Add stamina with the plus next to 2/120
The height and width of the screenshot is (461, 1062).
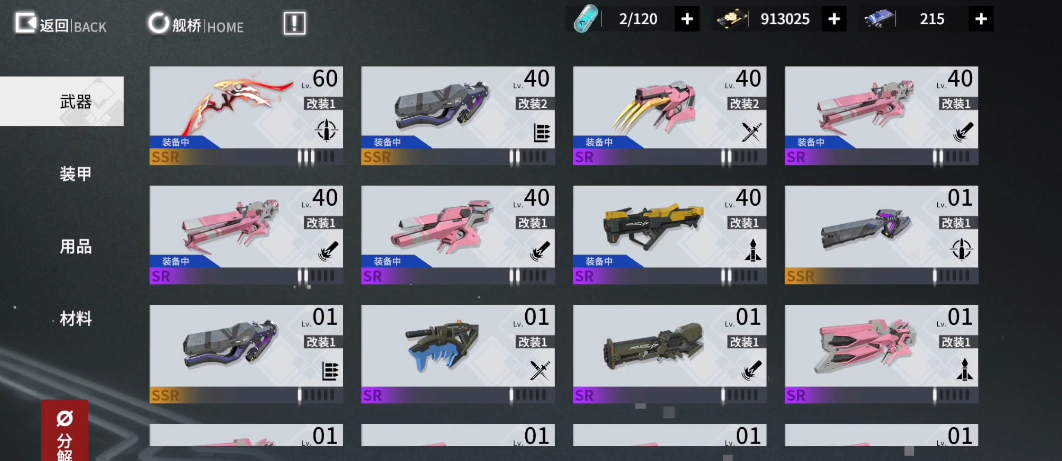[x=687, y=19]
